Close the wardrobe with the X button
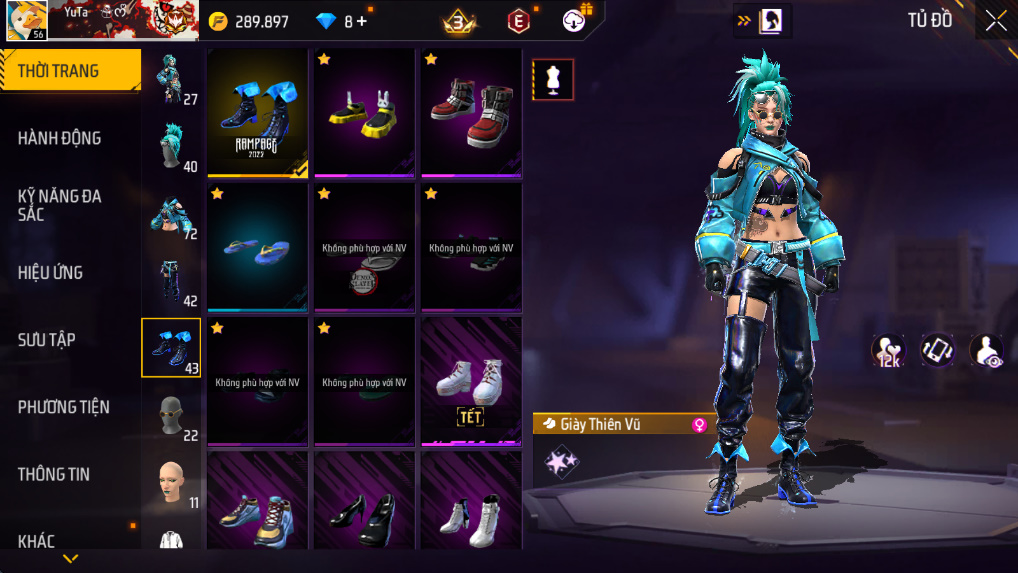The width and height of the screenshot is (1018, 573). coord(995,21)
